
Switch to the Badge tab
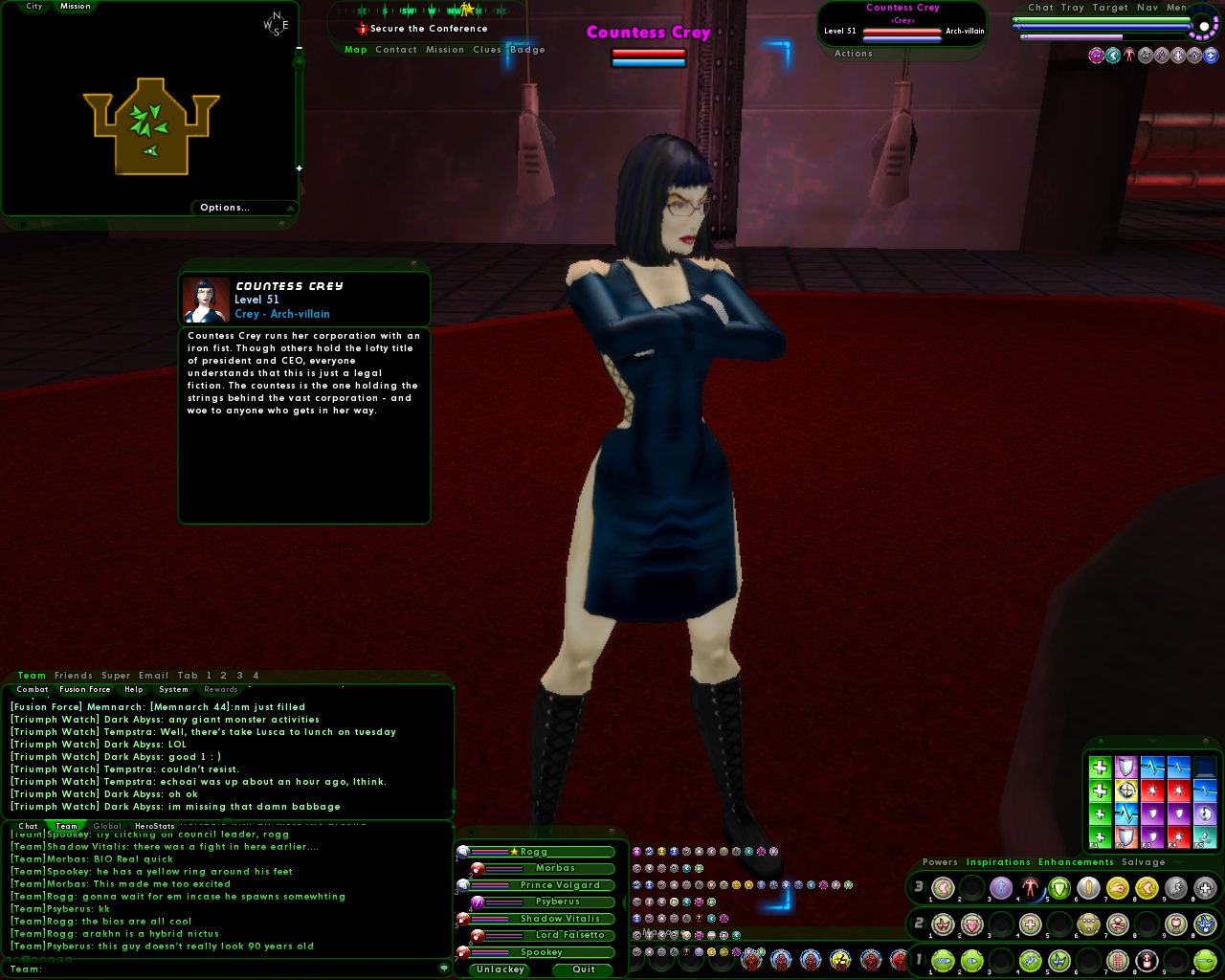(525, 50)
